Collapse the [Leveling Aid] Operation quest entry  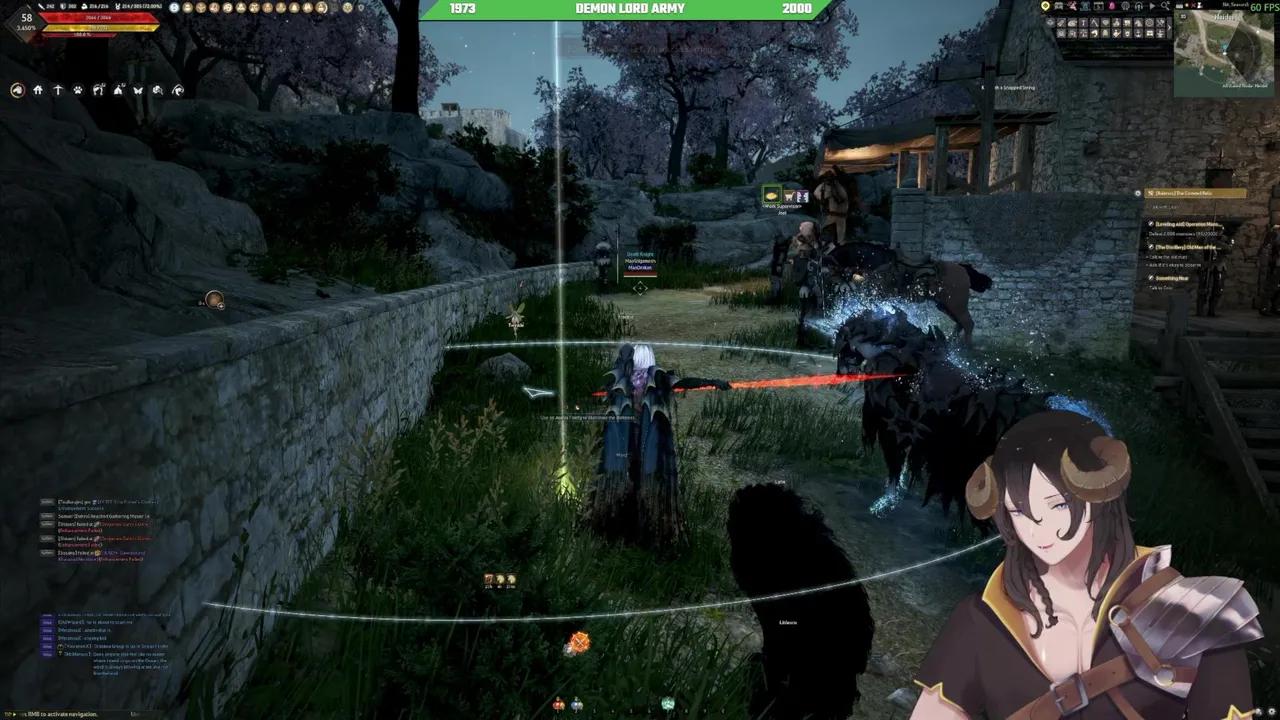click(x=1151, y=224)
